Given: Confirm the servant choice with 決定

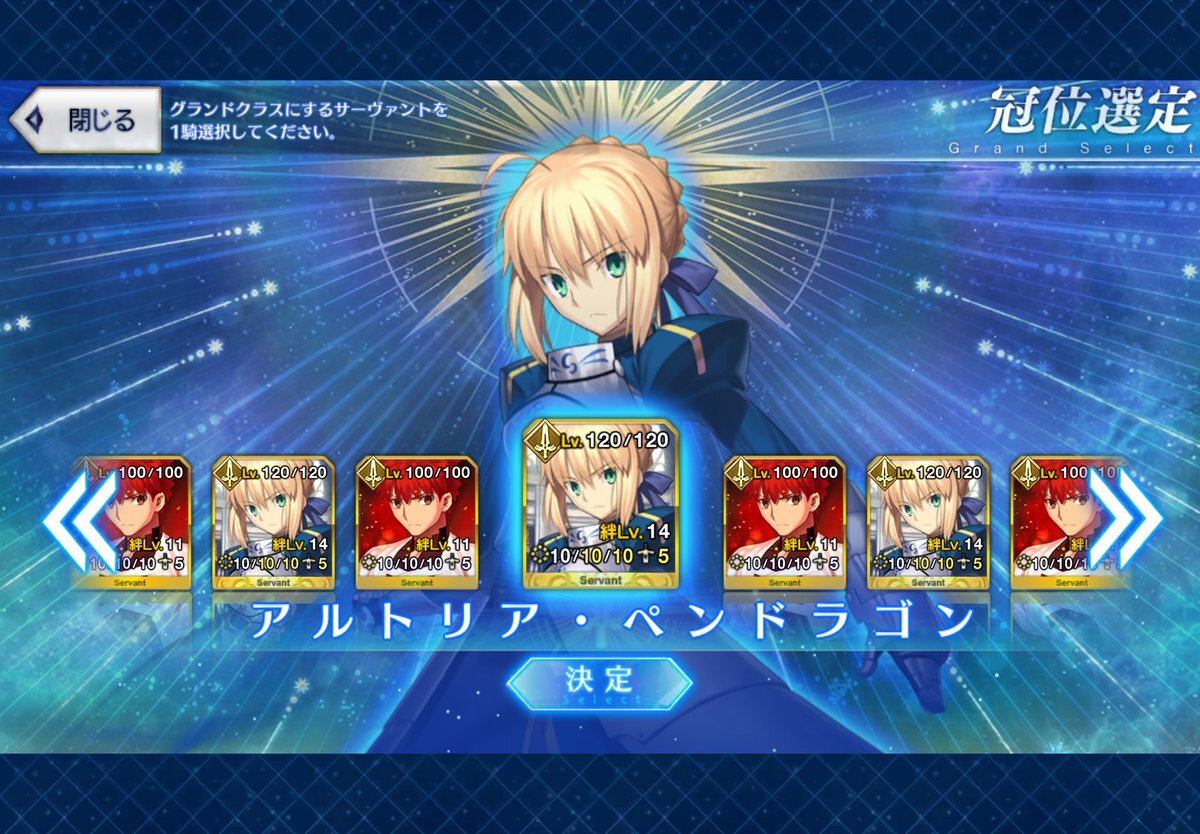Looking at the screenshot, I should 599,680.
